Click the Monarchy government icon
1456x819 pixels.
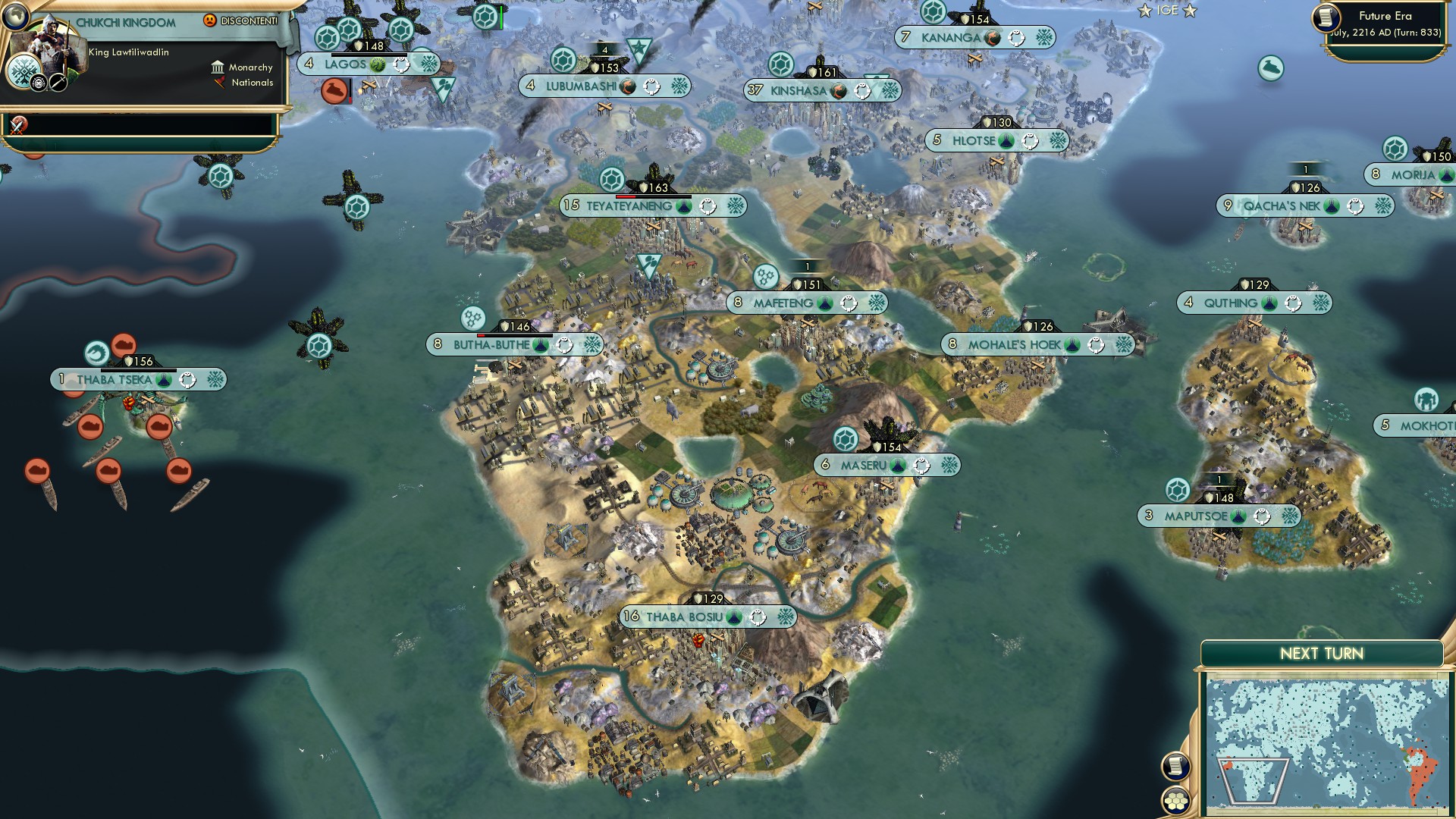218,67
